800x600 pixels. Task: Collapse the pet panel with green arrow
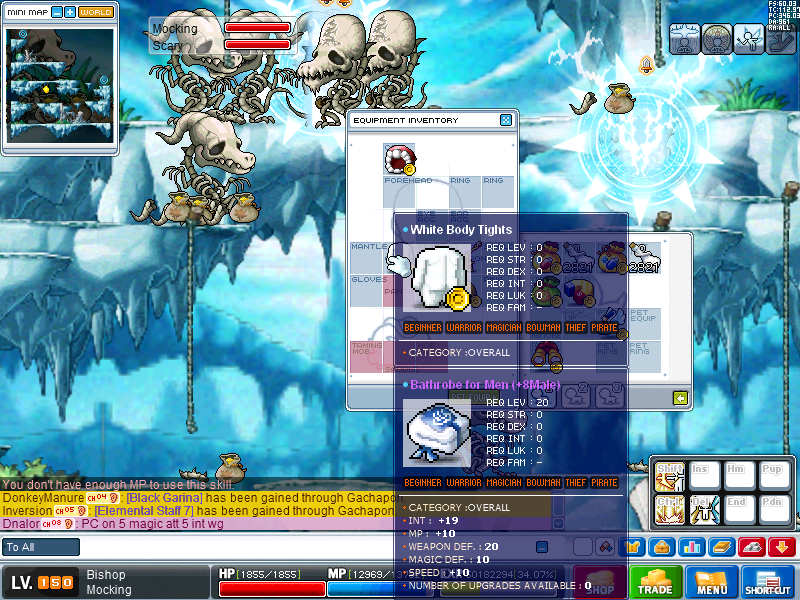pos(680,398)
